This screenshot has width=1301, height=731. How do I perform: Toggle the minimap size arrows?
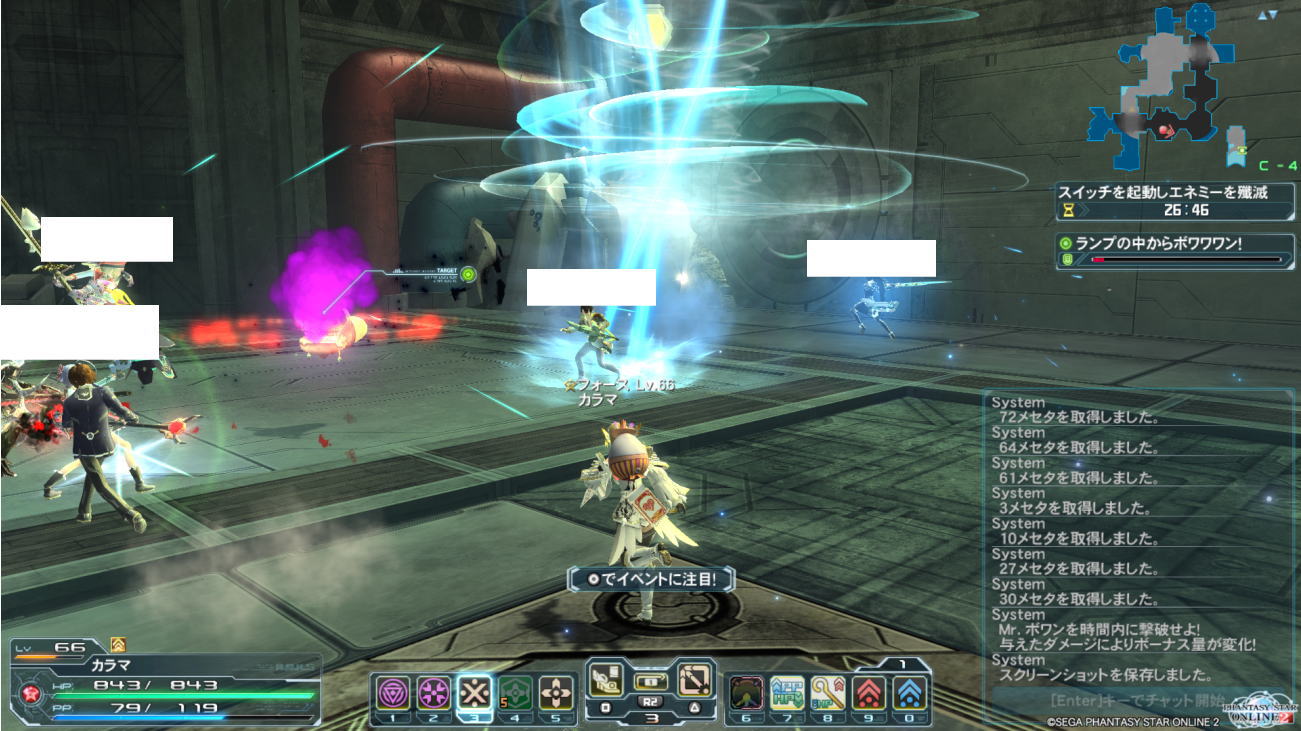[1267, 15]
